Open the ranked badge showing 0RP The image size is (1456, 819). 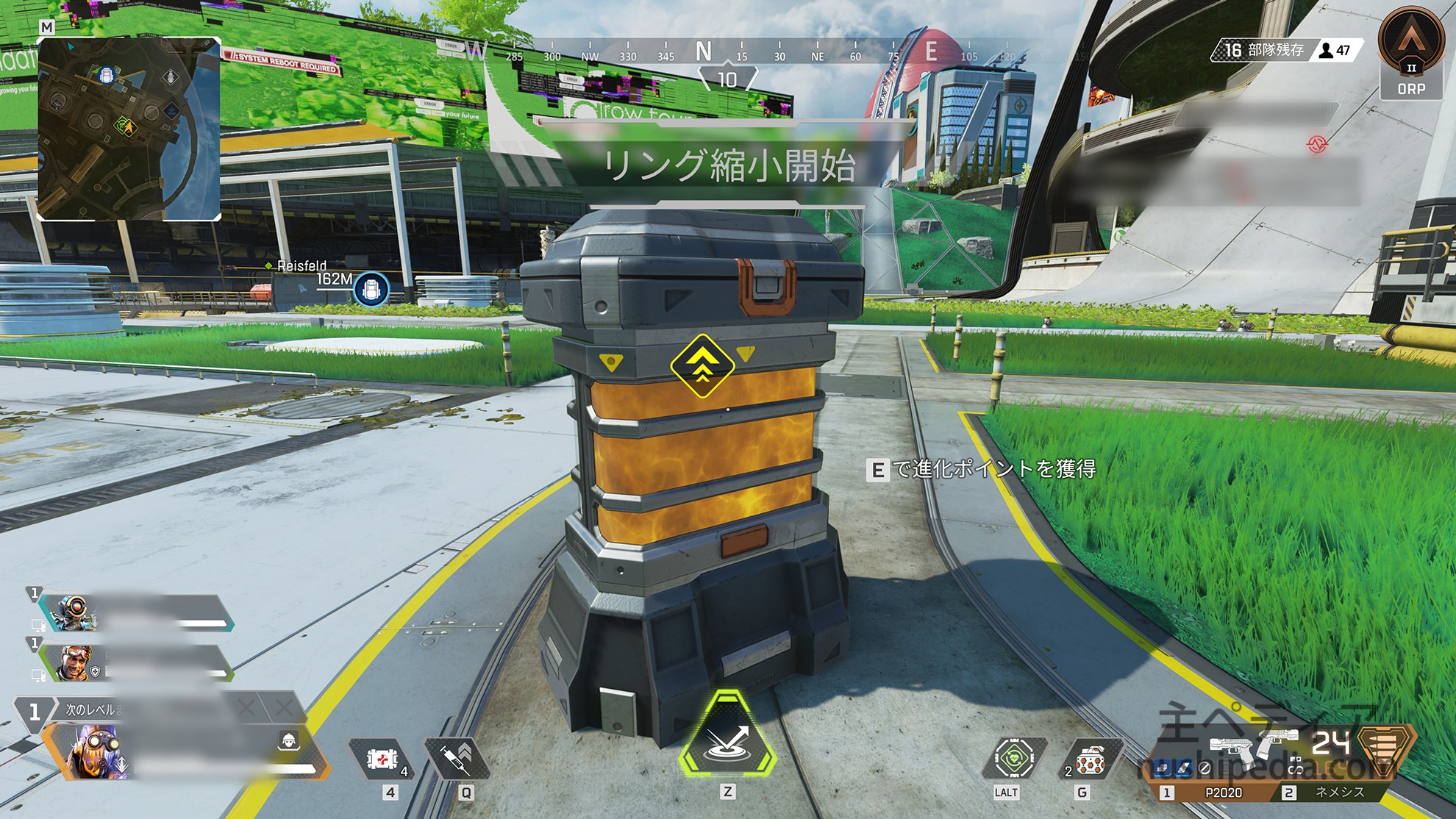coord(1410,53)
